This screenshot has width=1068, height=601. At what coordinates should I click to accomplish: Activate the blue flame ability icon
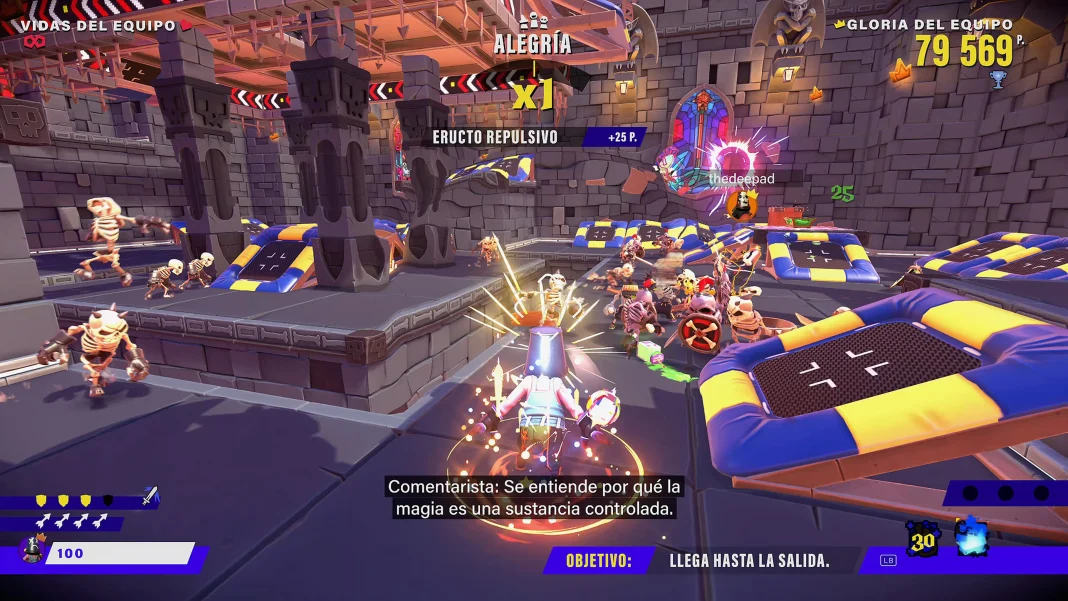(971, 538)
